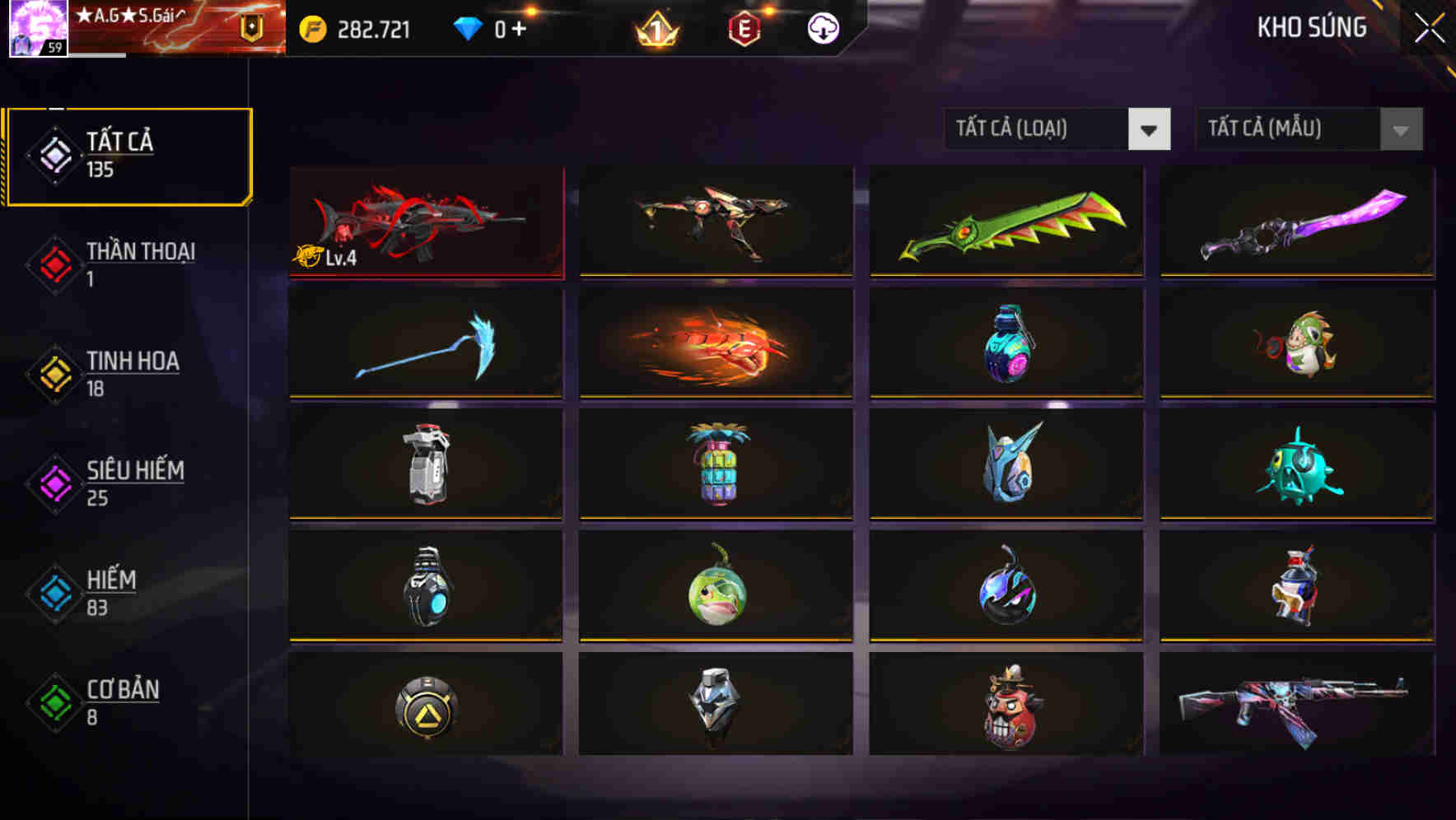
Task: Open the gold coins balance icon
Action: (x=311, y=27)
